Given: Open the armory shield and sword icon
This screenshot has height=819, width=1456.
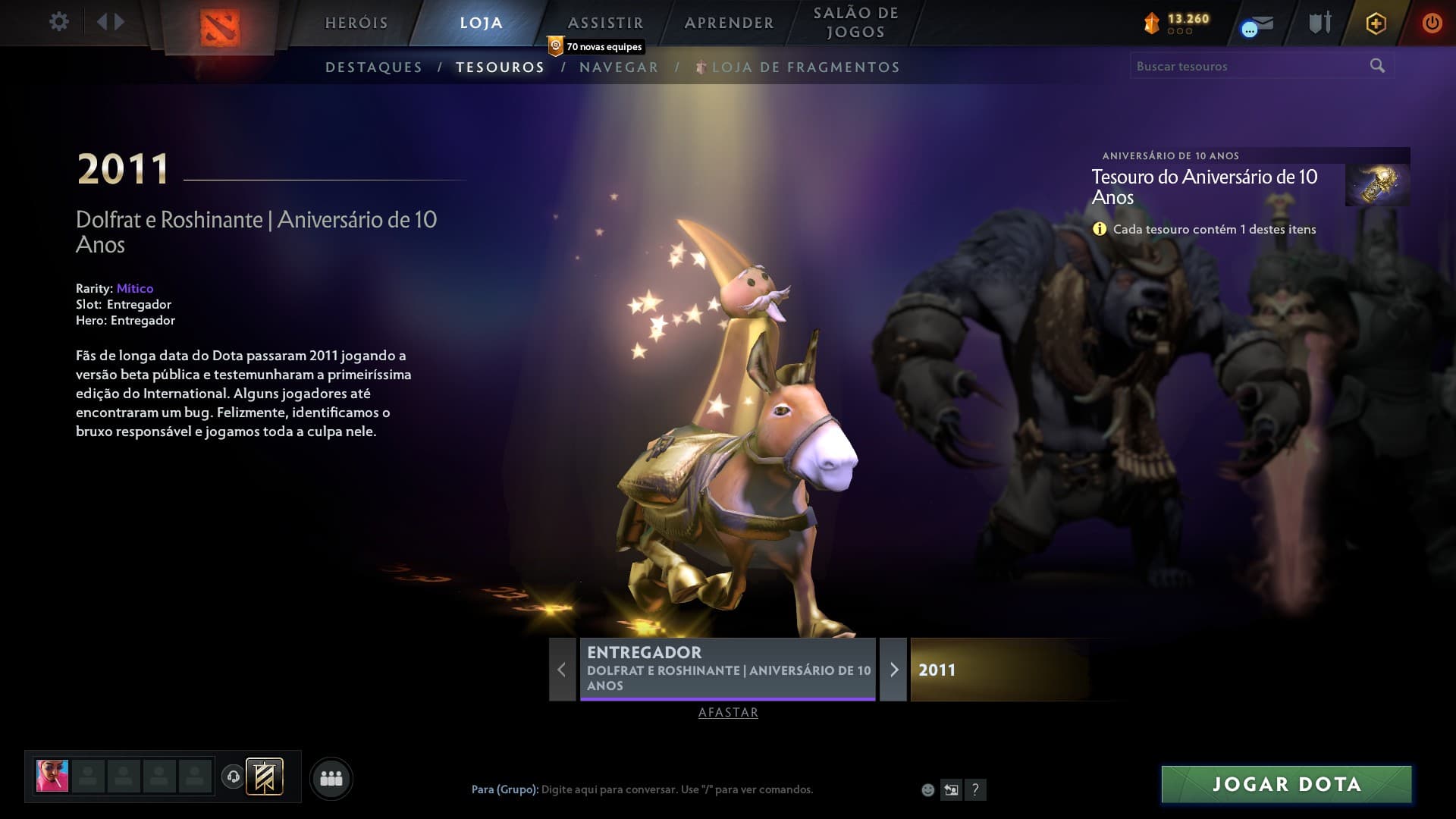Looking at the screenshot, I should point(1319,23).
